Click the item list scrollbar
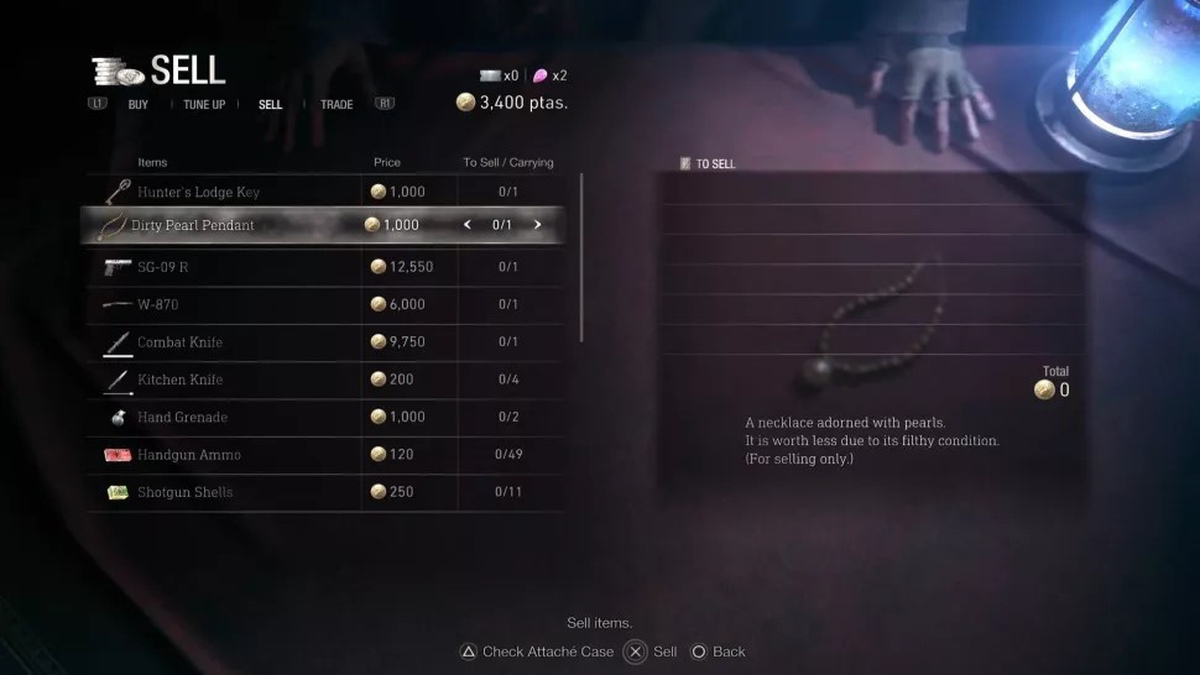The image size is (1200, 675). point(582,258)
